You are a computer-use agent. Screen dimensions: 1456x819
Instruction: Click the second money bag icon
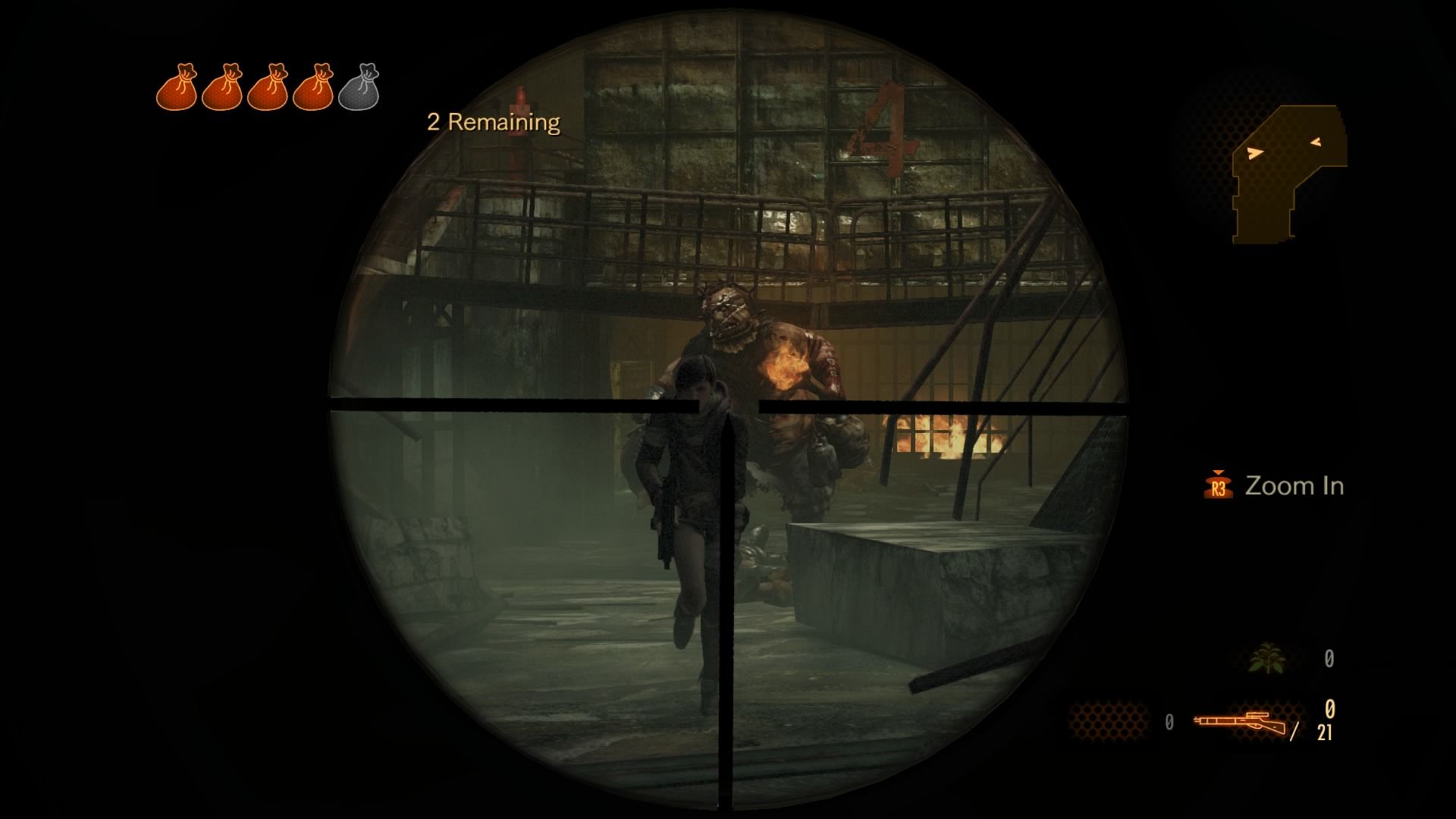225,87
